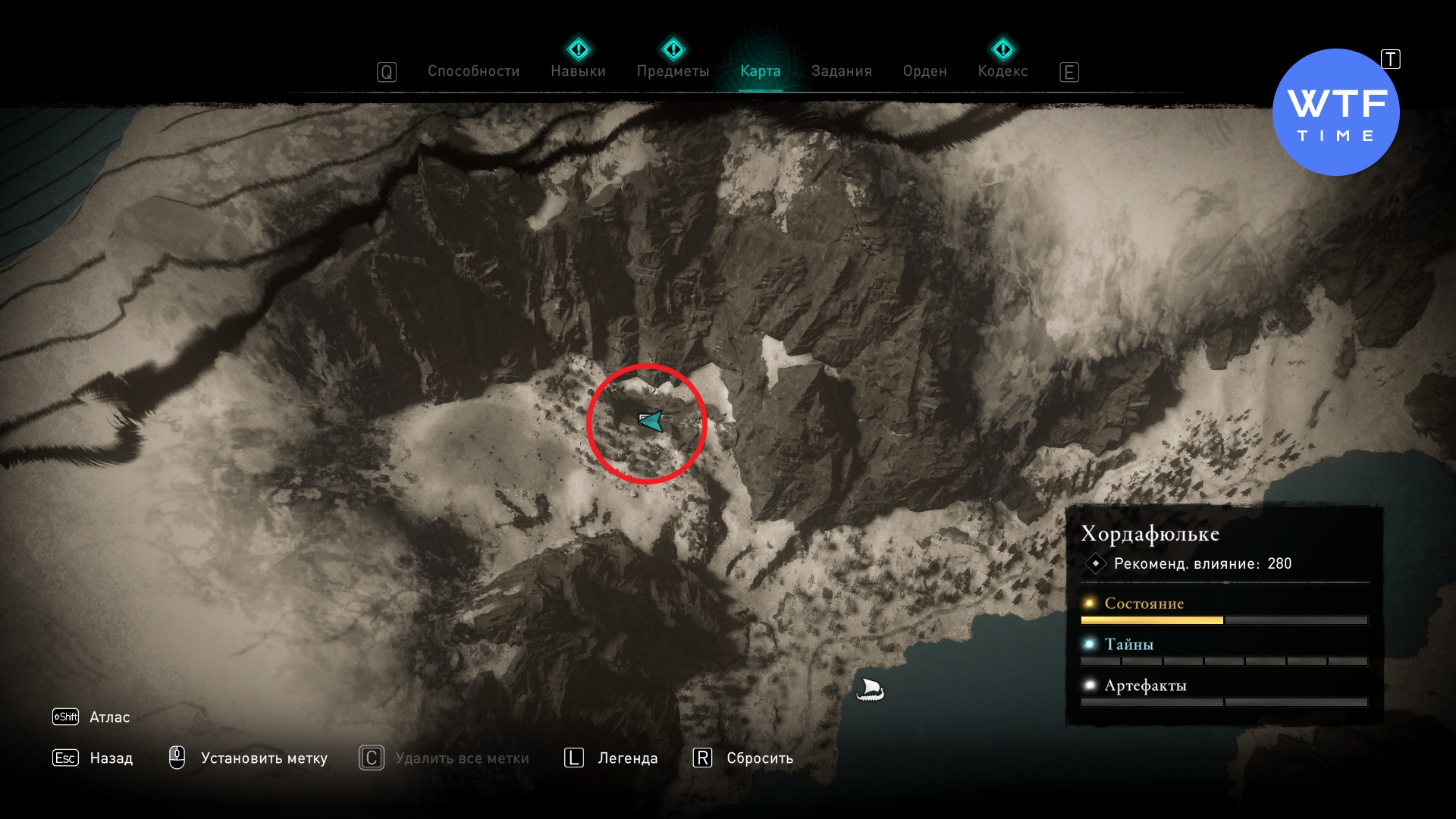Click the WTF Time channel logo

point(1335,112)
